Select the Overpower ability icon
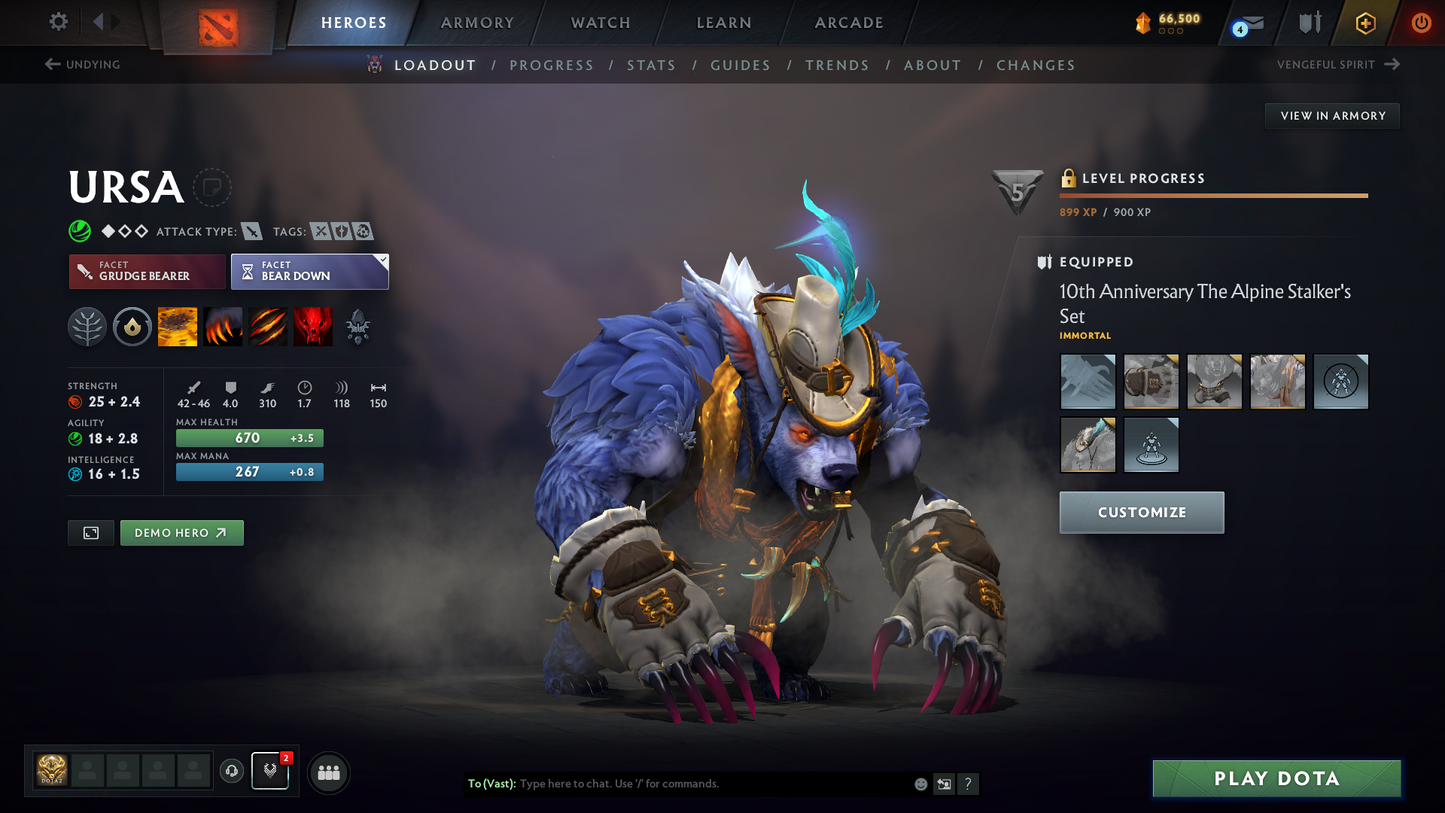Screen dimensions: 1445x813 [x=222, y=327]
